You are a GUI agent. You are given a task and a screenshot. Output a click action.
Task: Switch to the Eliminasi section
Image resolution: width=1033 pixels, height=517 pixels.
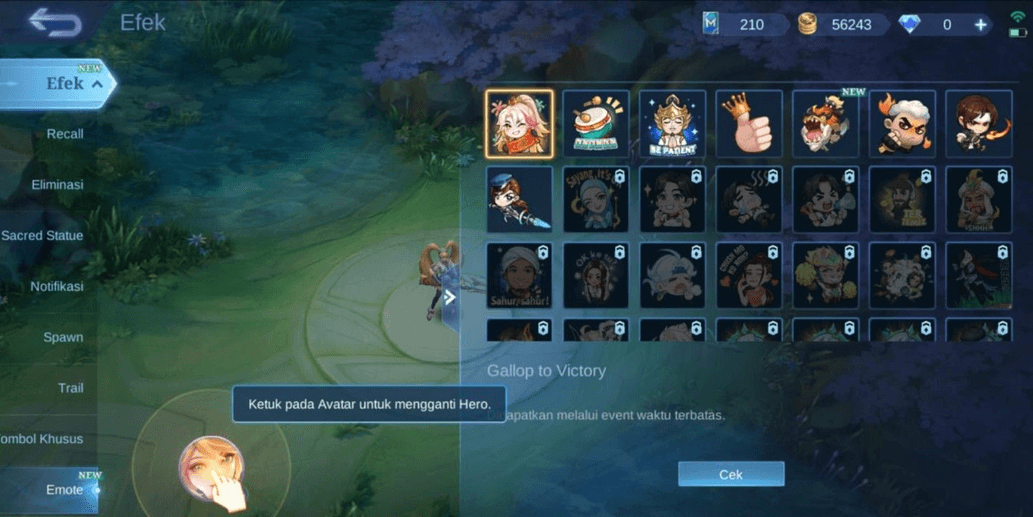click(57, 185)
